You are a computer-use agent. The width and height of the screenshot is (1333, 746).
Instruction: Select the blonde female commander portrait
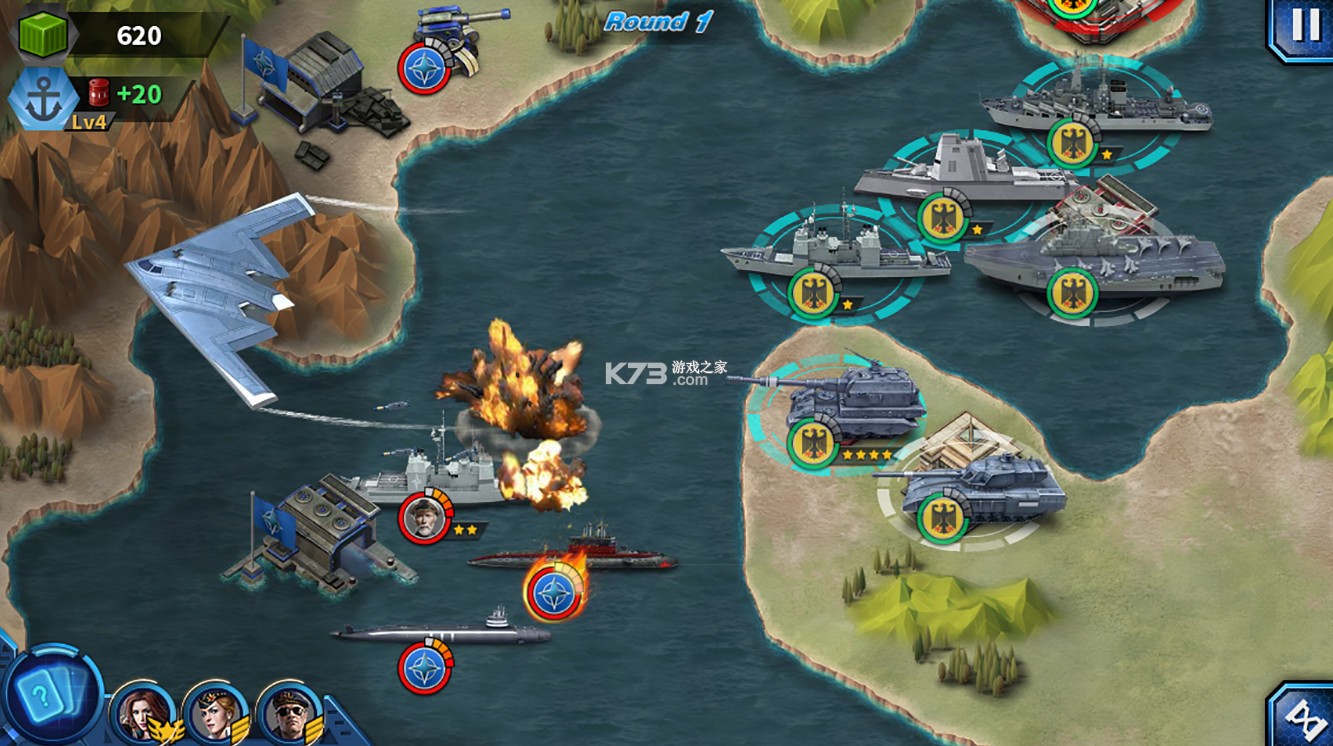[x=216, y=715]
